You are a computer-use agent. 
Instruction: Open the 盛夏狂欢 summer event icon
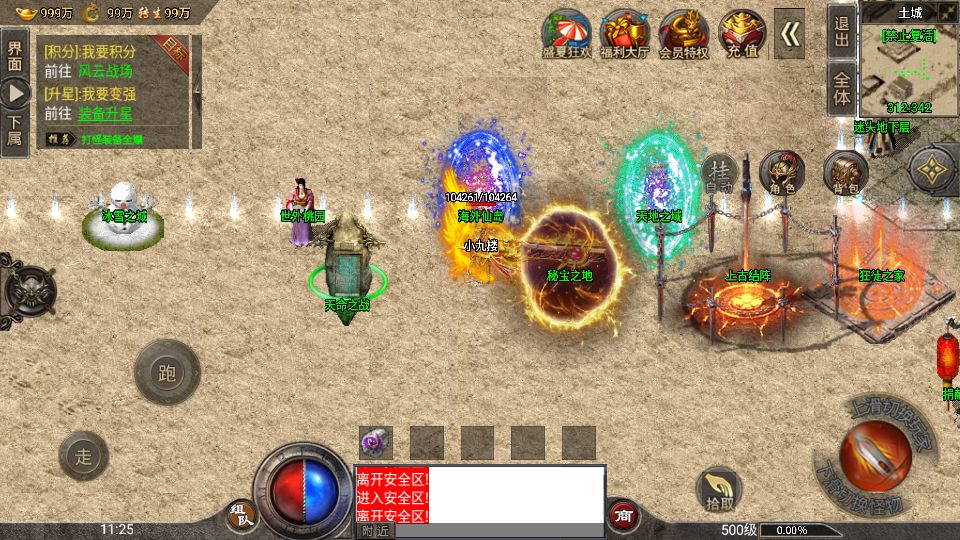568,33
